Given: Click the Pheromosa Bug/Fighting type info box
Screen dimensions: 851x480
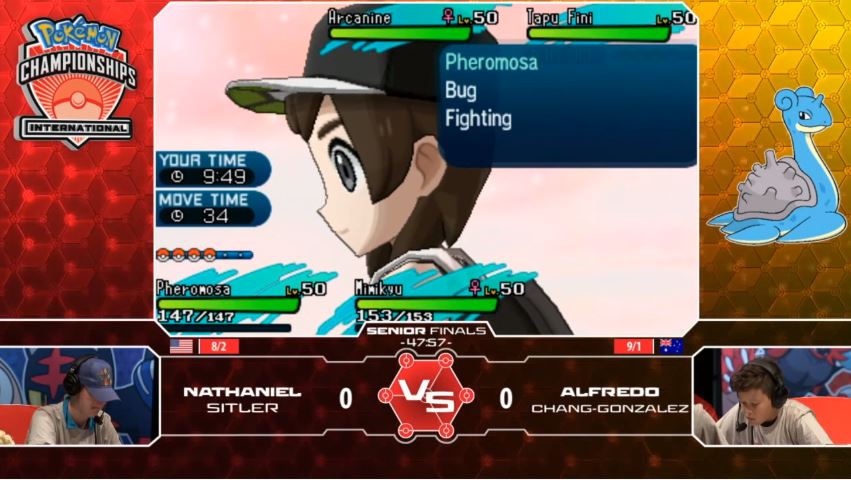Looking at the screenshot, I should (568, 104).
